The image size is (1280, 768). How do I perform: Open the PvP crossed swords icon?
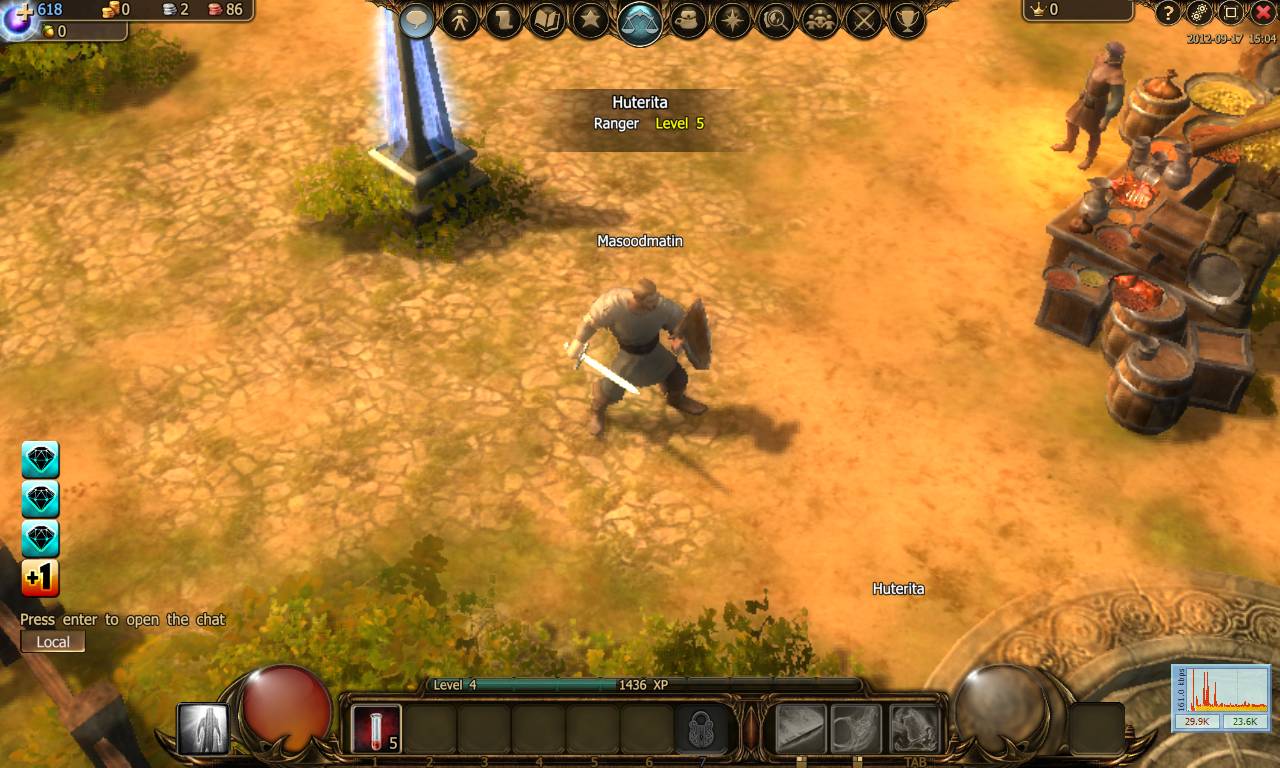862,20
